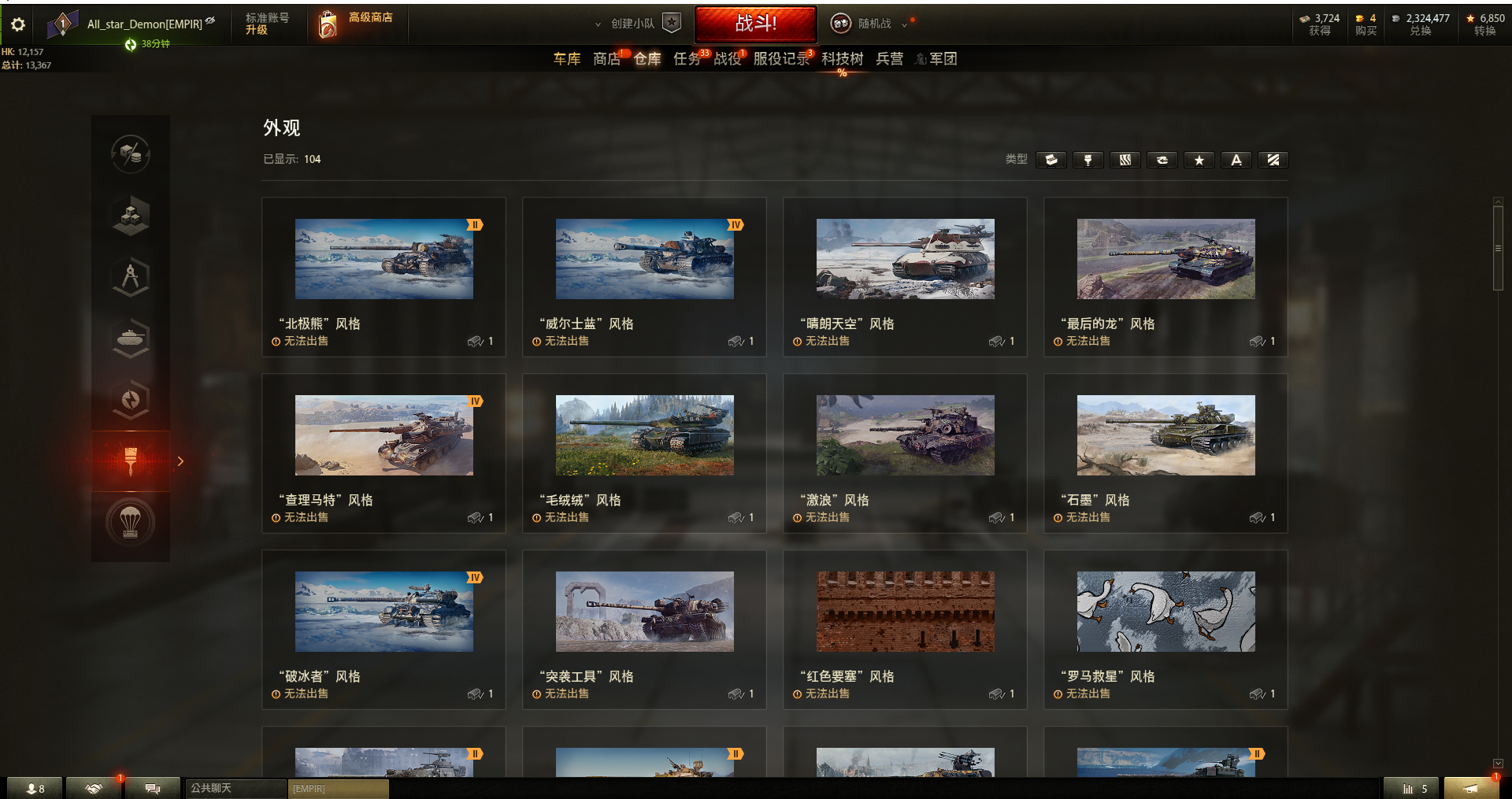Select the 毛绒绒 style thumbnail
The image size is (1512, 799).
(644, 435)
